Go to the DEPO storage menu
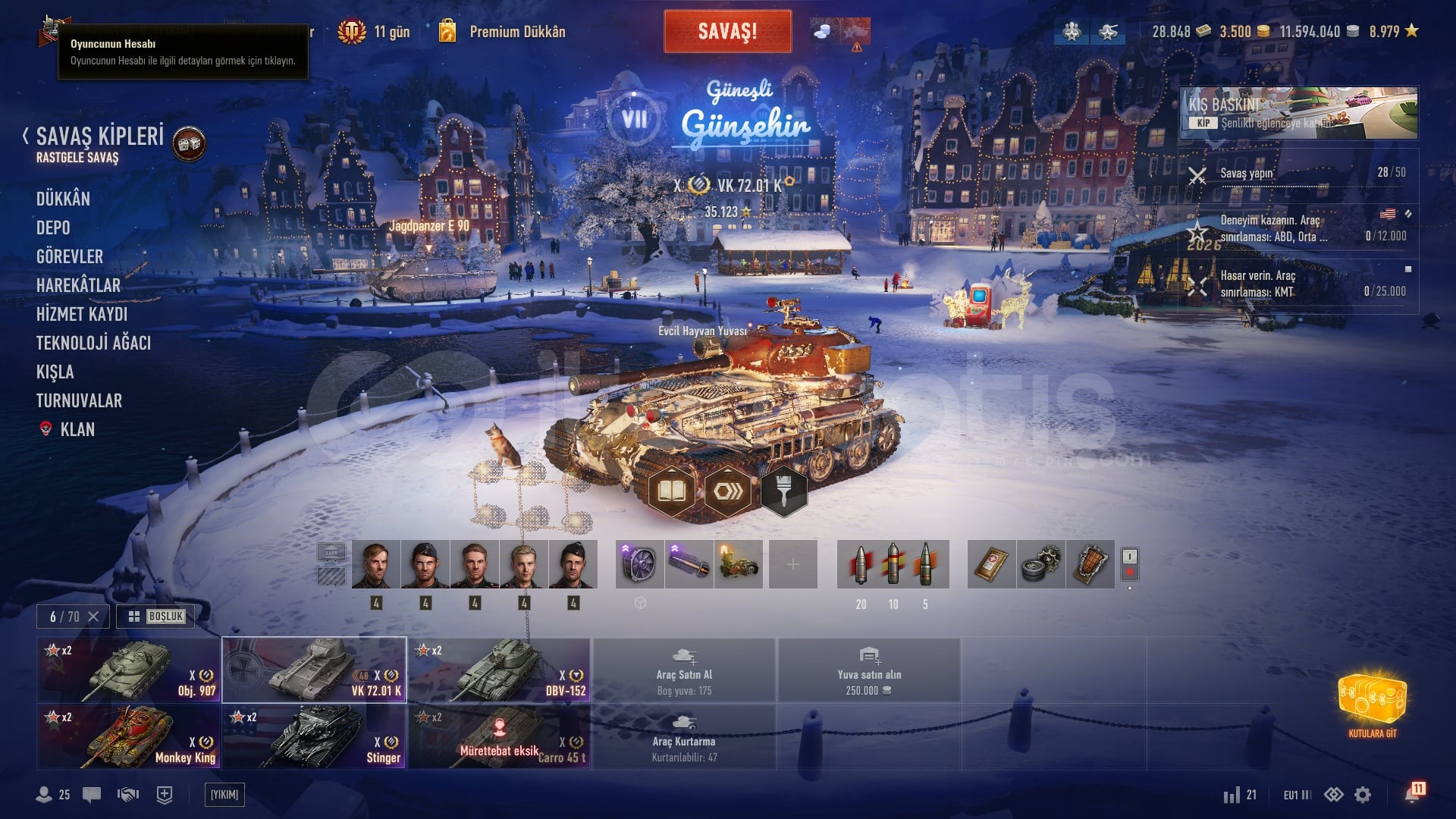The height and width of the screenshot is (819, 1456). (x=53, y=227)
